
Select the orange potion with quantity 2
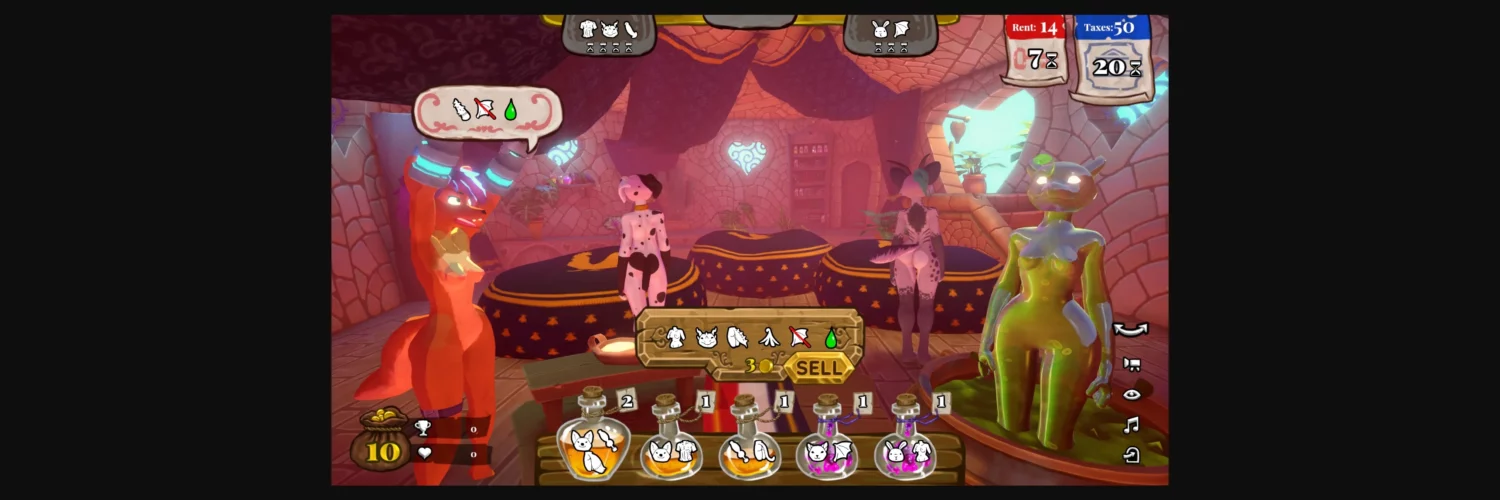(593, 445)
